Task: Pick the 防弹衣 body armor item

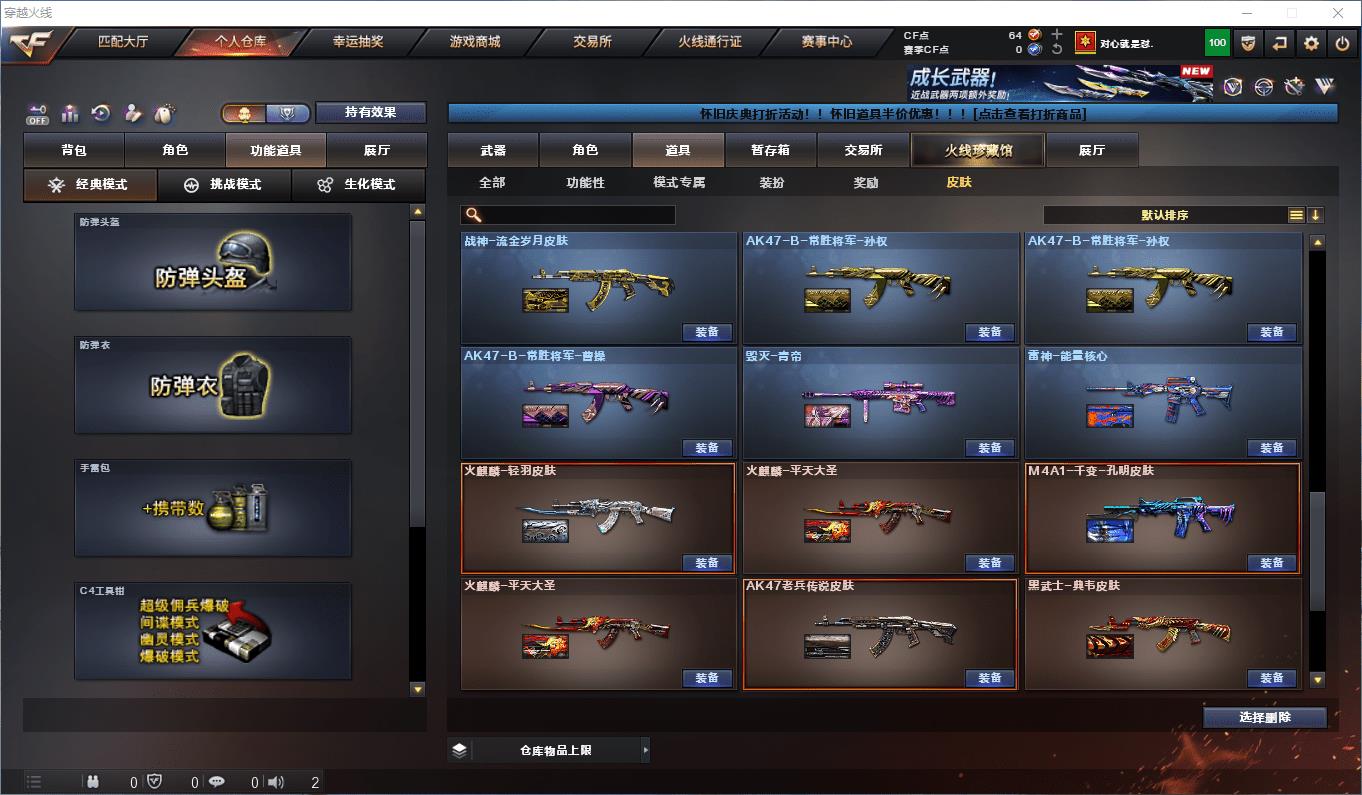Action: (x=213, y=385)
